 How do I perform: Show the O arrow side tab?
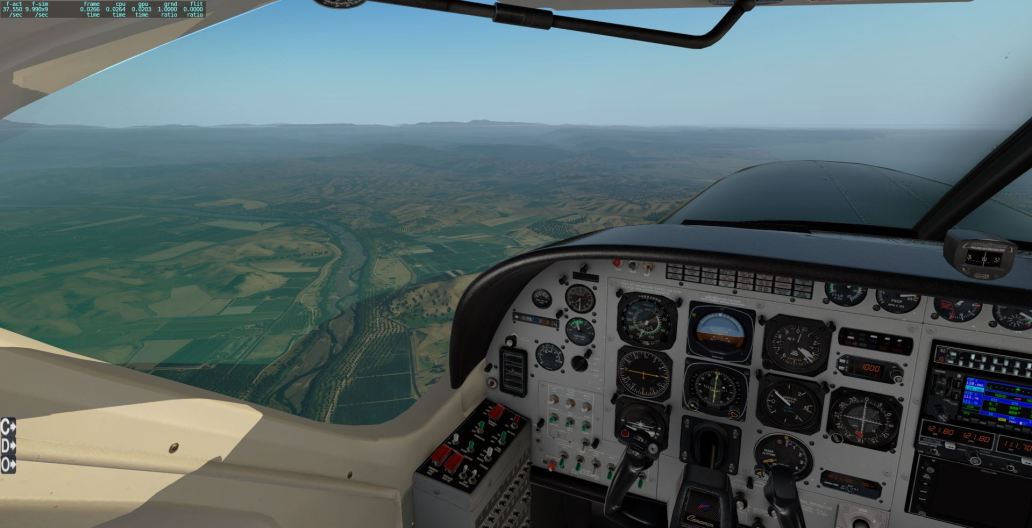8,464
